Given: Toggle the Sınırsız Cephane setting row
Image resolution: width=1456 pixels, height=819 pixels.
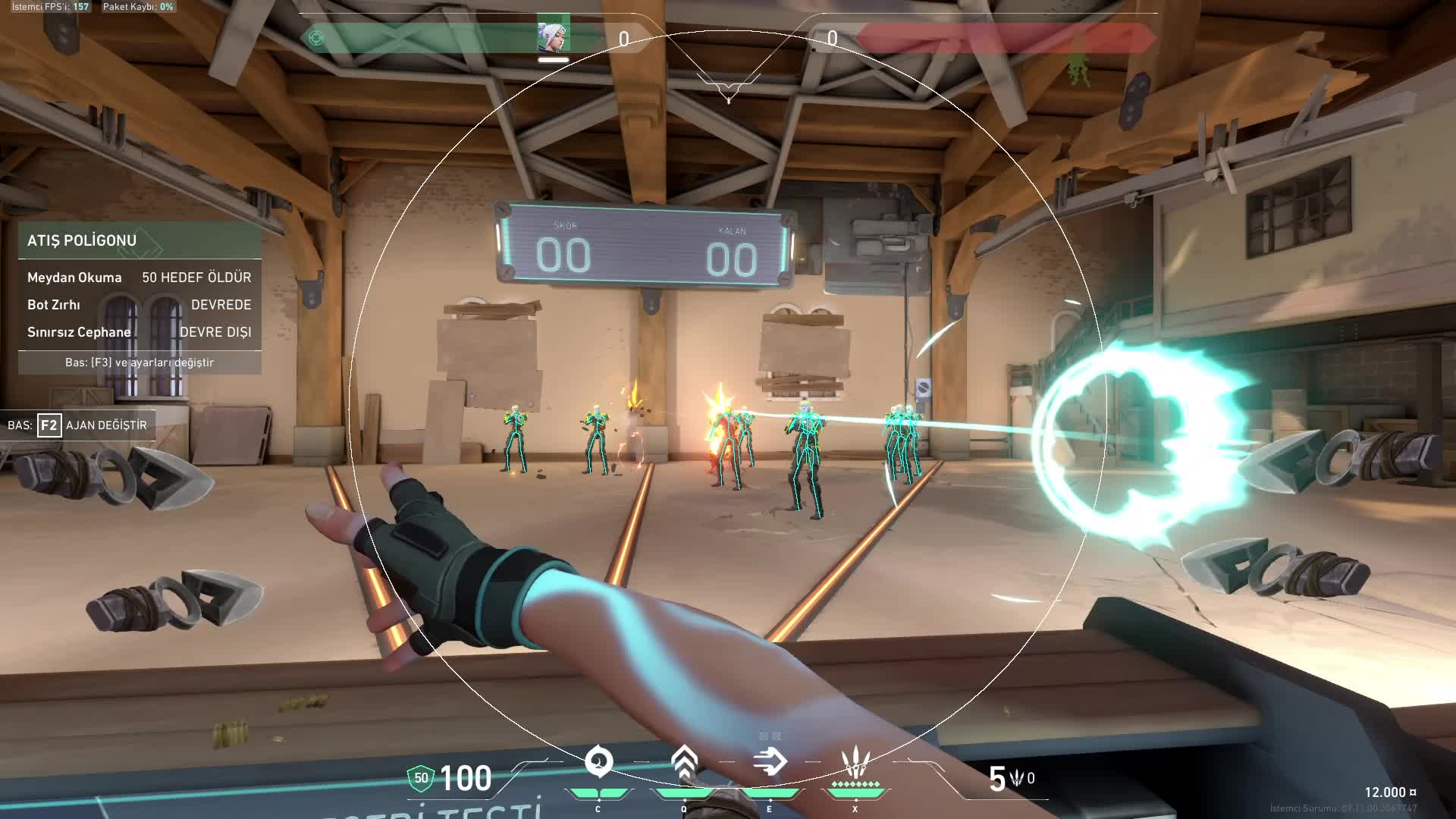Looking at the screenshot, I should [x=140, y=332].
